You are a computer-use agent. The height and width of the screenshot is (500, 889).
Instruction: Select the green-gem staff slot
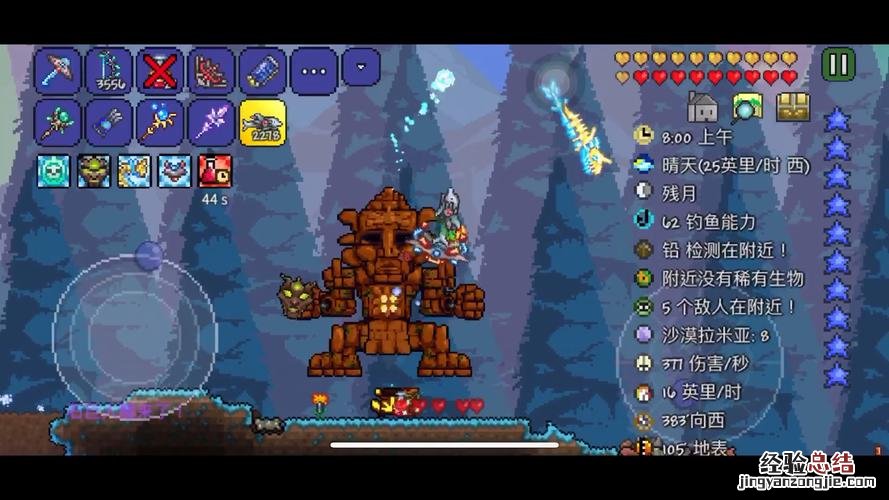58,123
